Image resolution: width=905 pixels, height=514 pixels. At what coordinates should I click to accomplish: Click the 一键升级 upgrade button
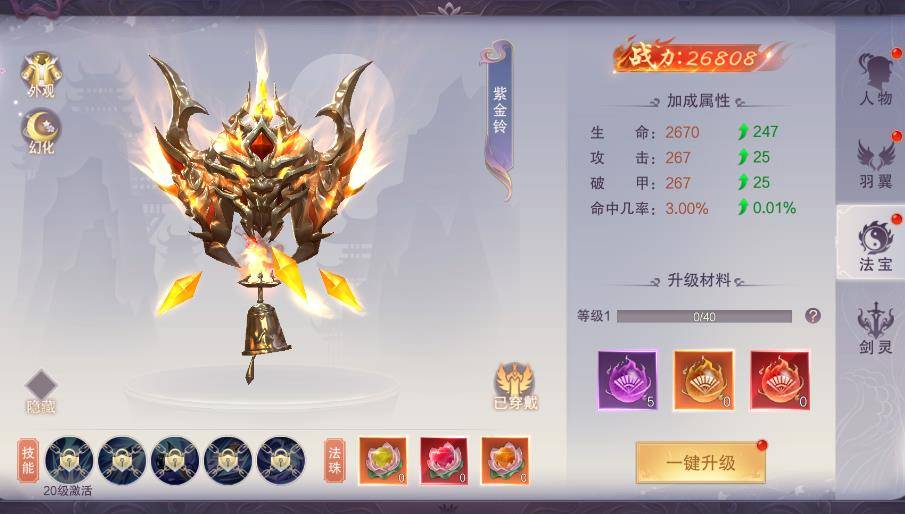click(700, 462)
